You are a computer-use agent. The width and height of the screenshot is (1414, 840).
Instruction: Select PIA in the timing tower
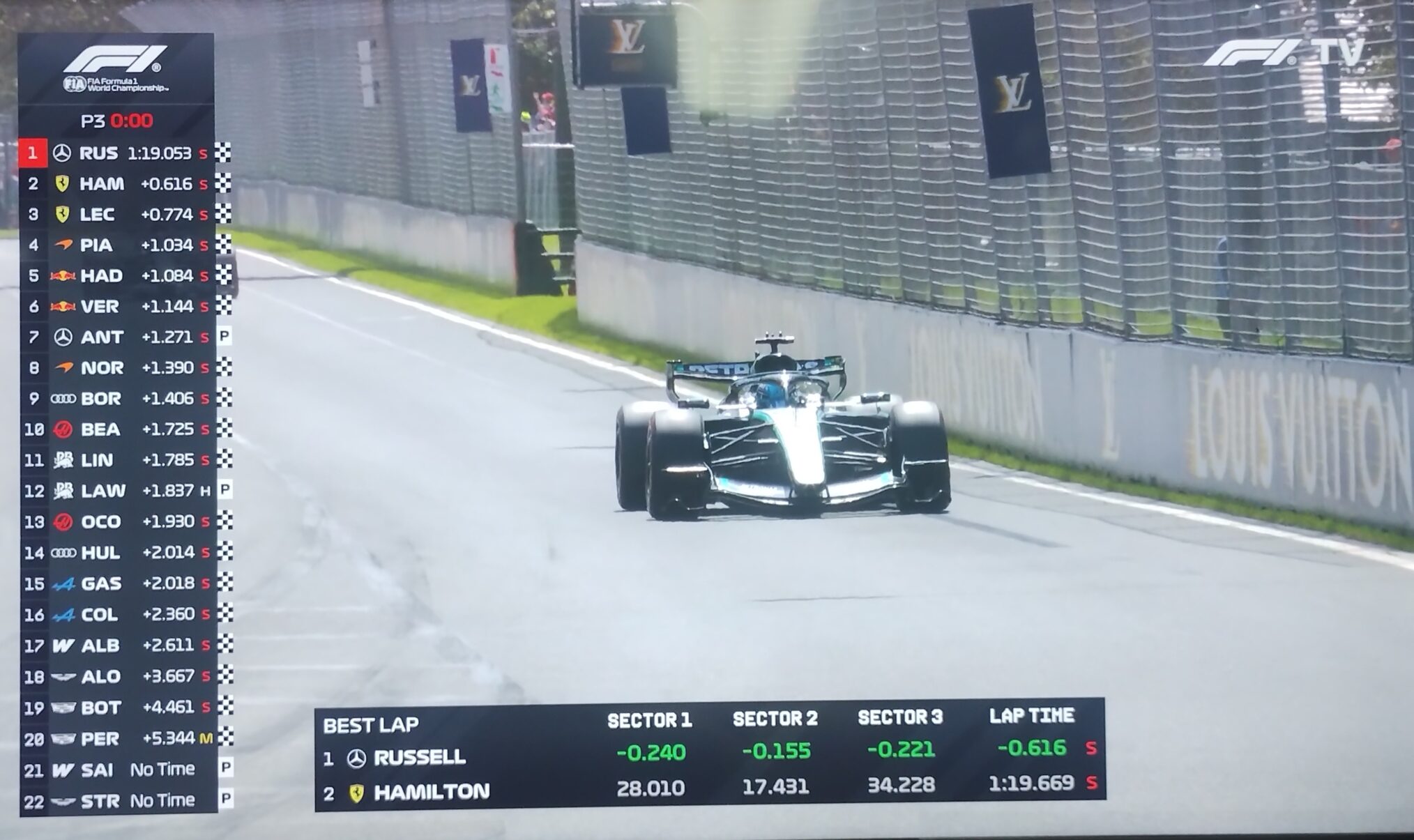(x=119, y=245)
